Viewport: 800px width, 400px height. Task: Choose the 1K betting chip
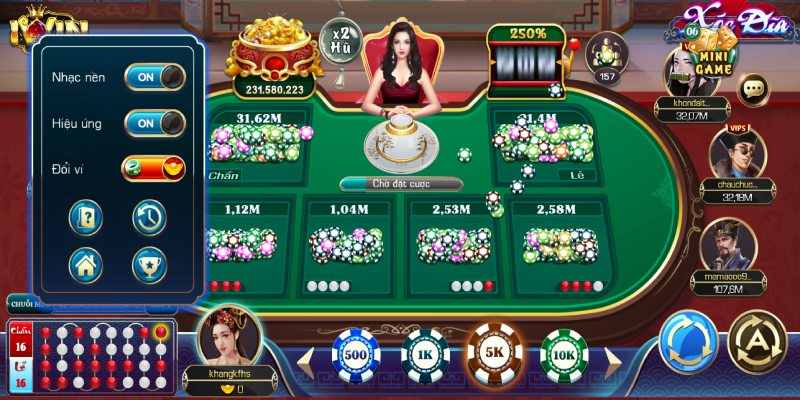coord(425,355)
